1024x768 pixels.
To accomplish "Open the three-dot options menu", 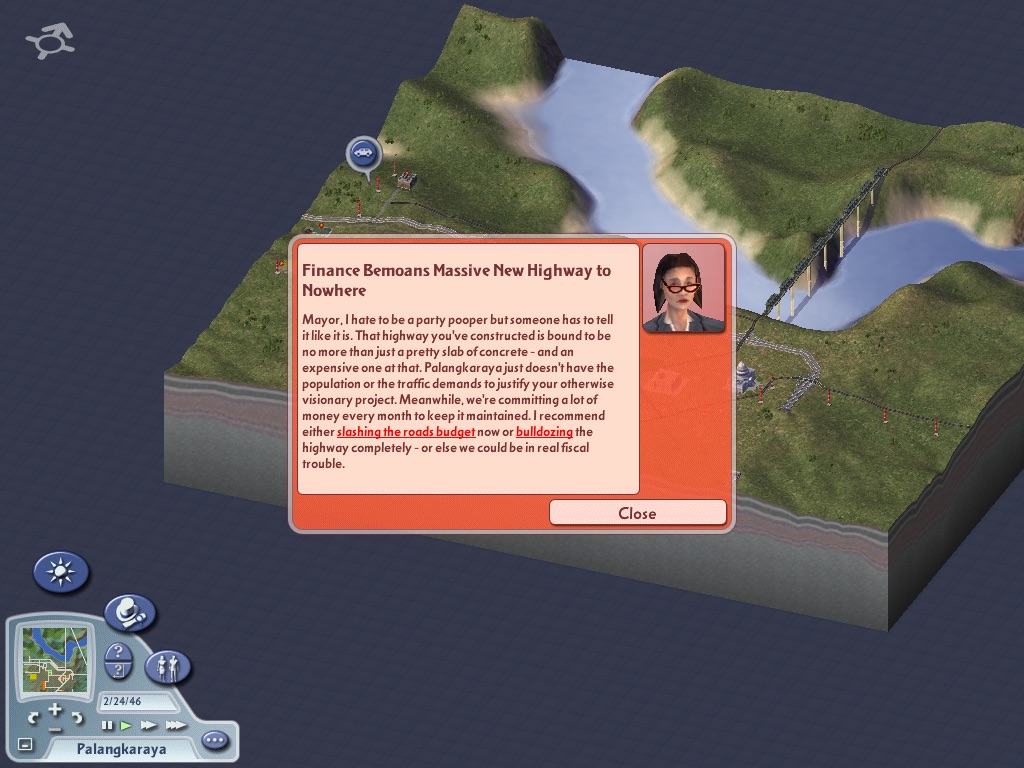I will 215,741.
